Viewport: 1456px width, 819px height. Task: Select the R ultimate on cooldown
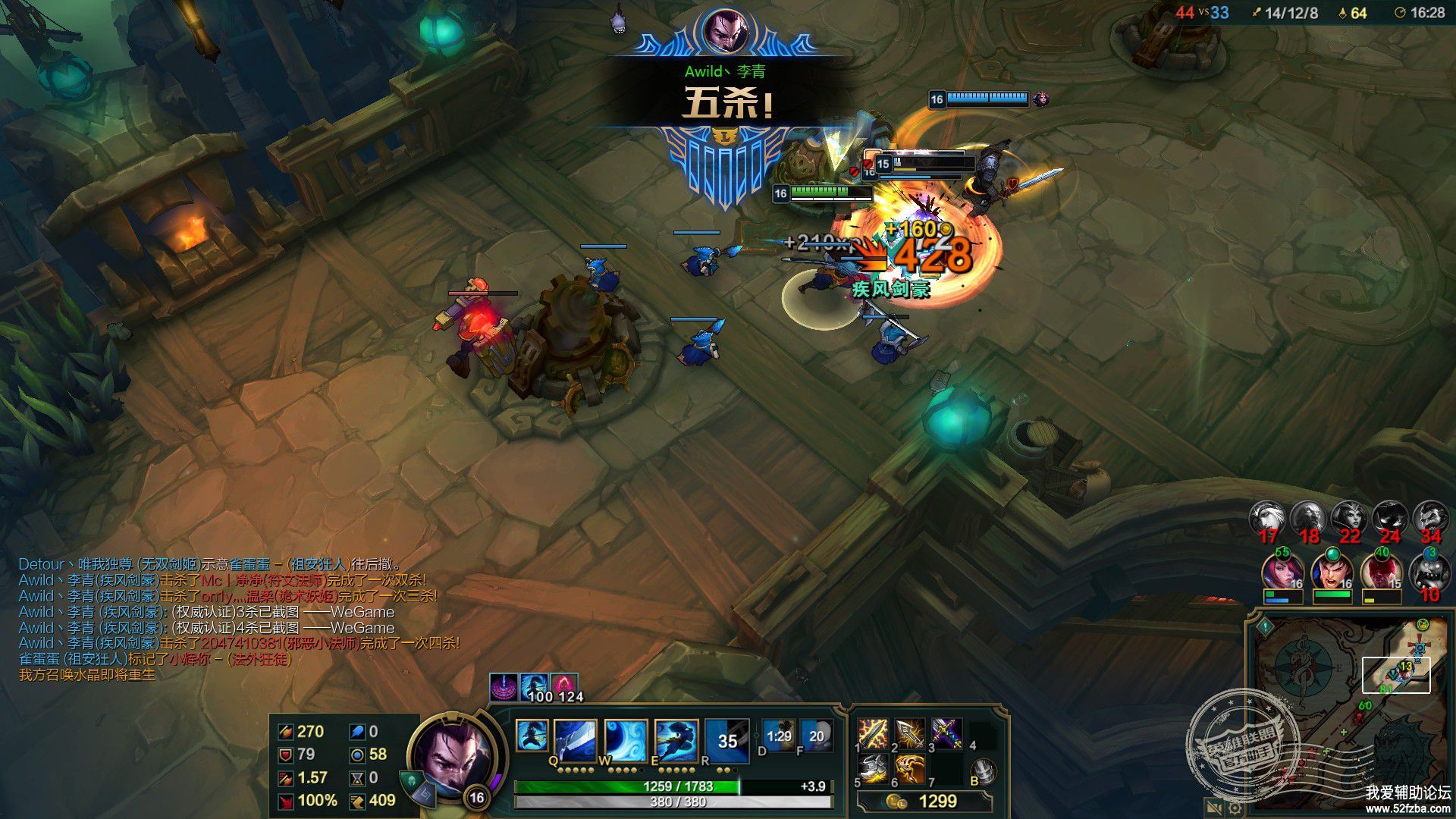726,739
